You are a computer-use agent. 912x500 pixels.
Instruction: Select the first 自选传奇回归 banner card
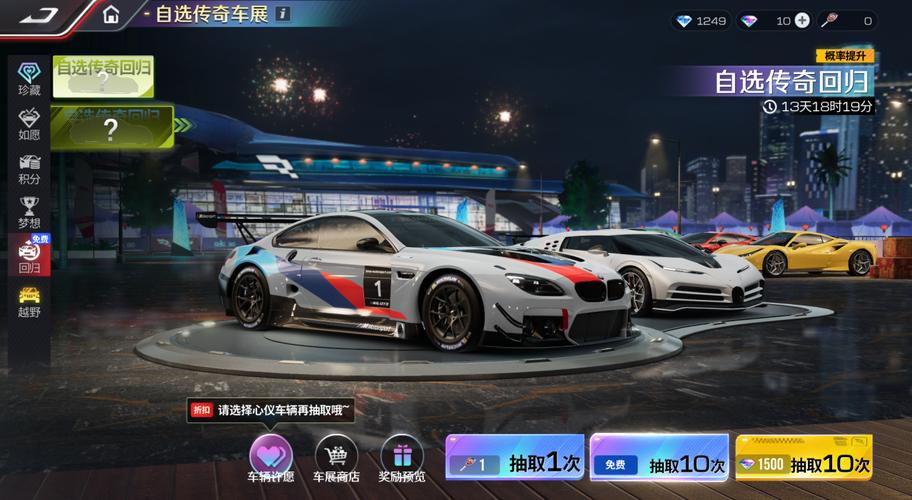103,75
